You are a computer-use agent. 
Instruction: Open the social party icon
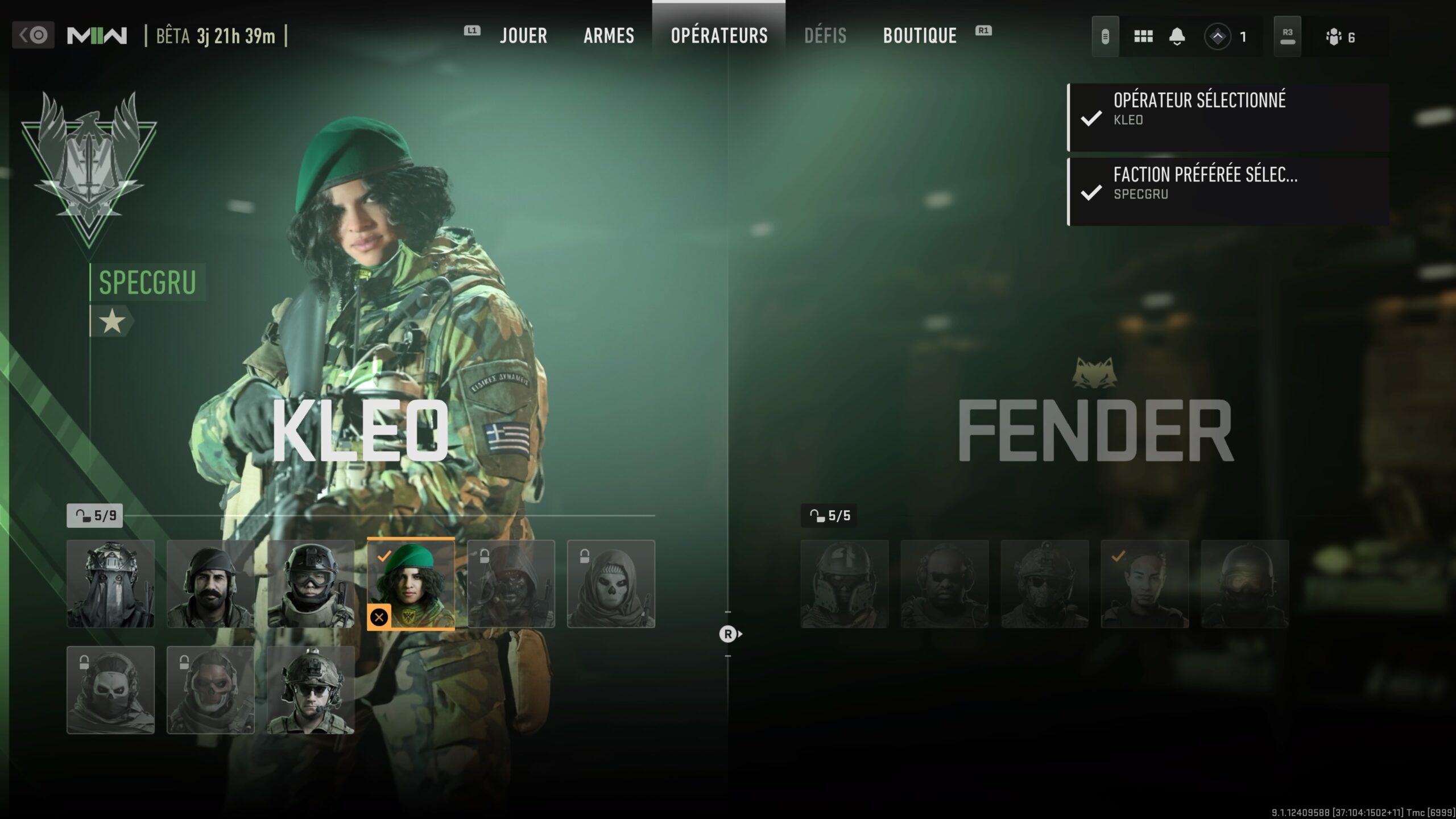[1334, 38]
